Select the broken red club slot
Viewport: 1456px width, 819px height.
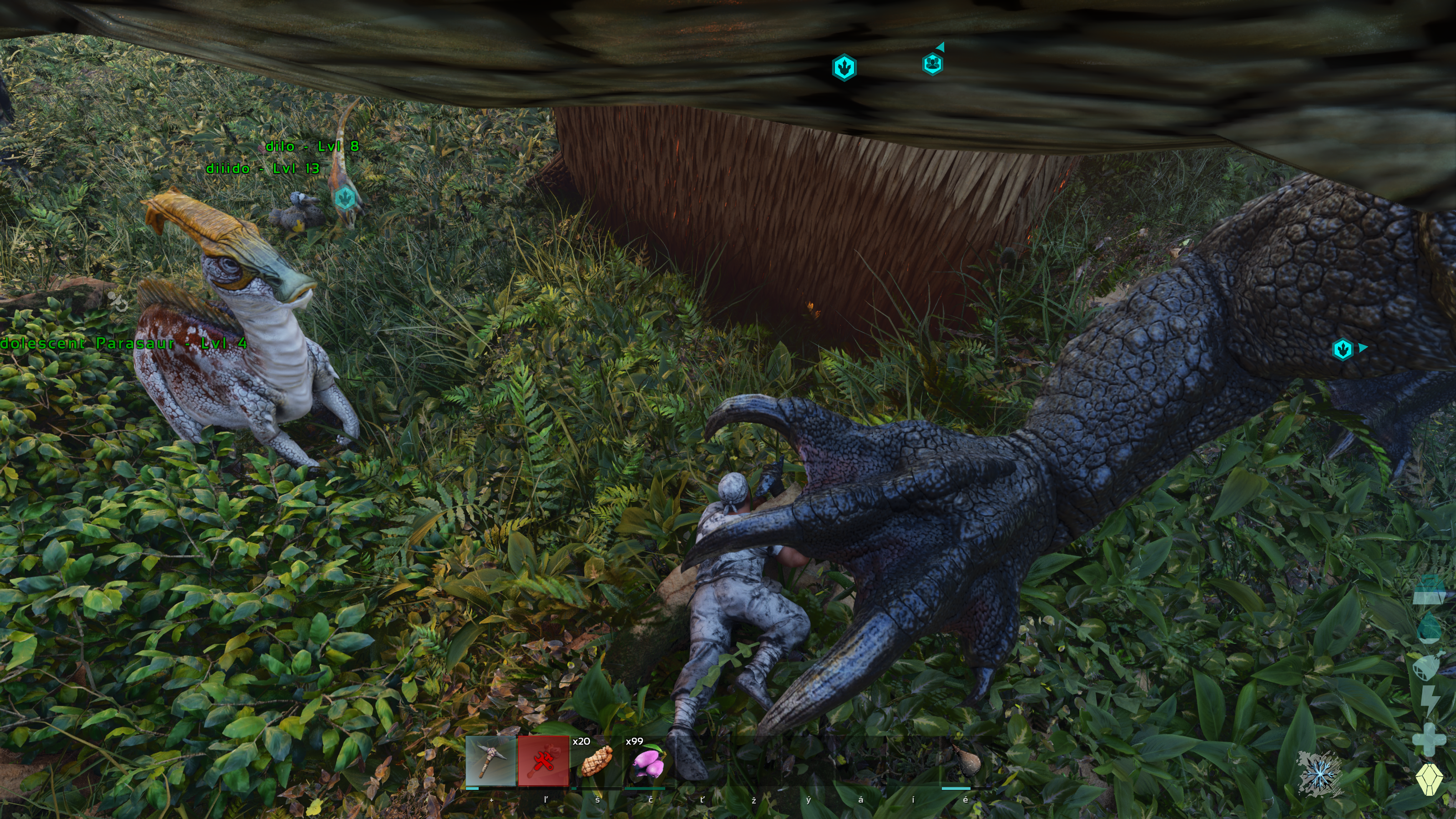click(543, 761)
